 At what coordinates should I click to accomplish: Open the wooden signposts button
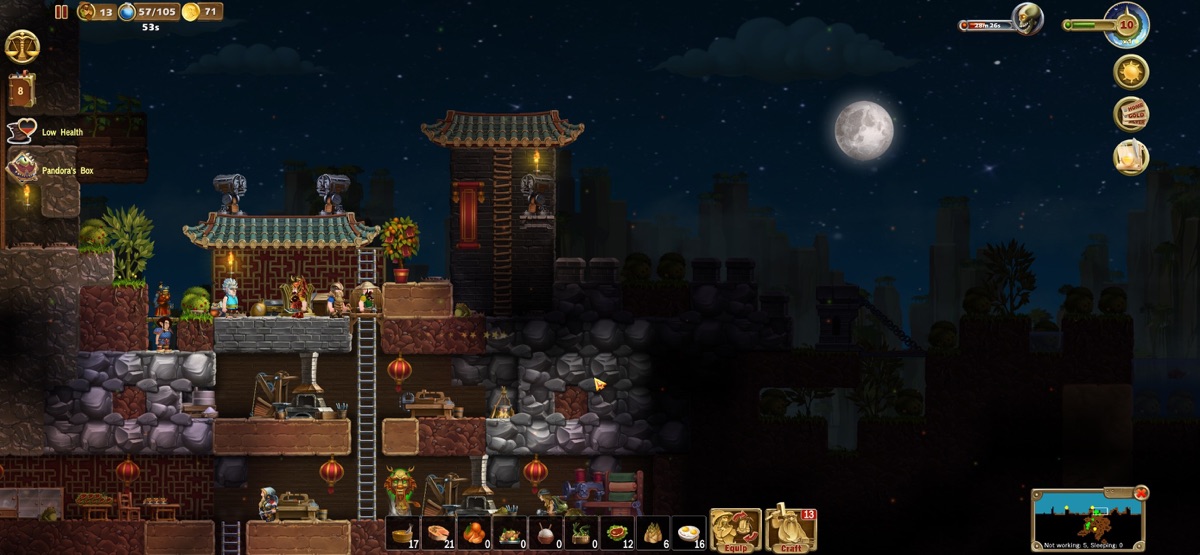[x=1131, y=114]
